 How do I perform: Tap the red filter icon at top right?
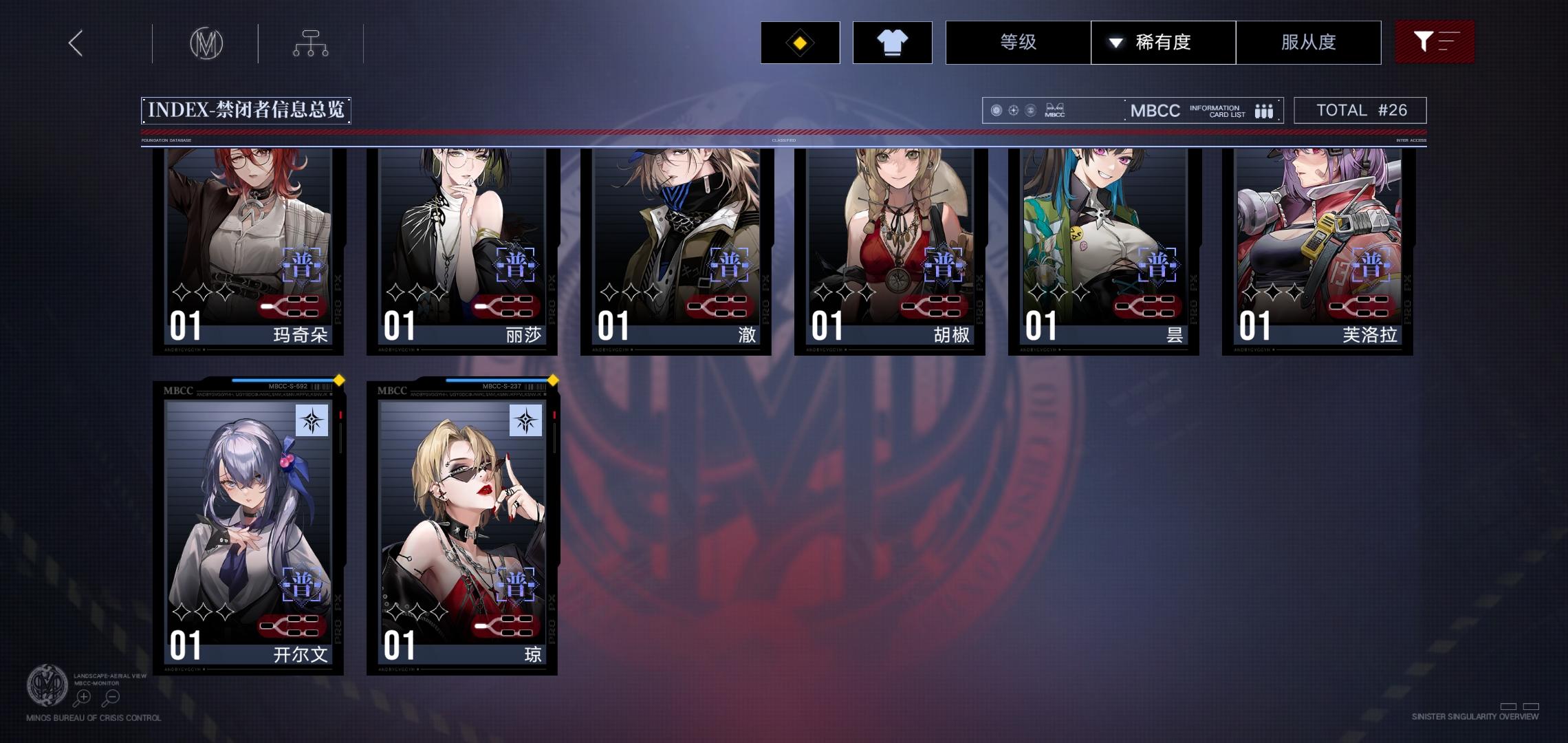pyautogui.click(x=1435, y=42)
